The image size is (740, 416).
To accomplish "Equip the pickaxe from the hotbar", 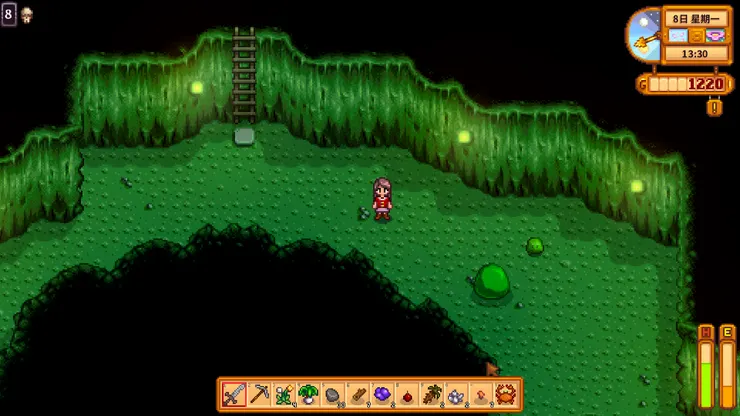I will (259, 394).
